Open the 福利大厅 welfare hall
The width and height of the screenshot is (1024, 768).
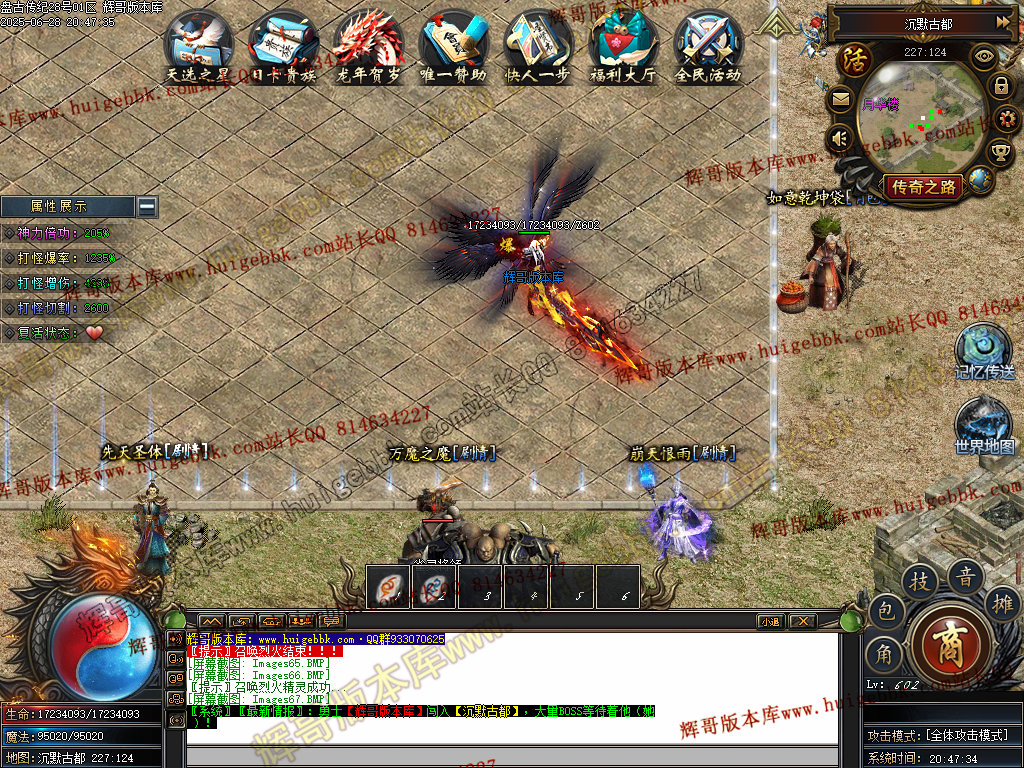click(623, 43)
